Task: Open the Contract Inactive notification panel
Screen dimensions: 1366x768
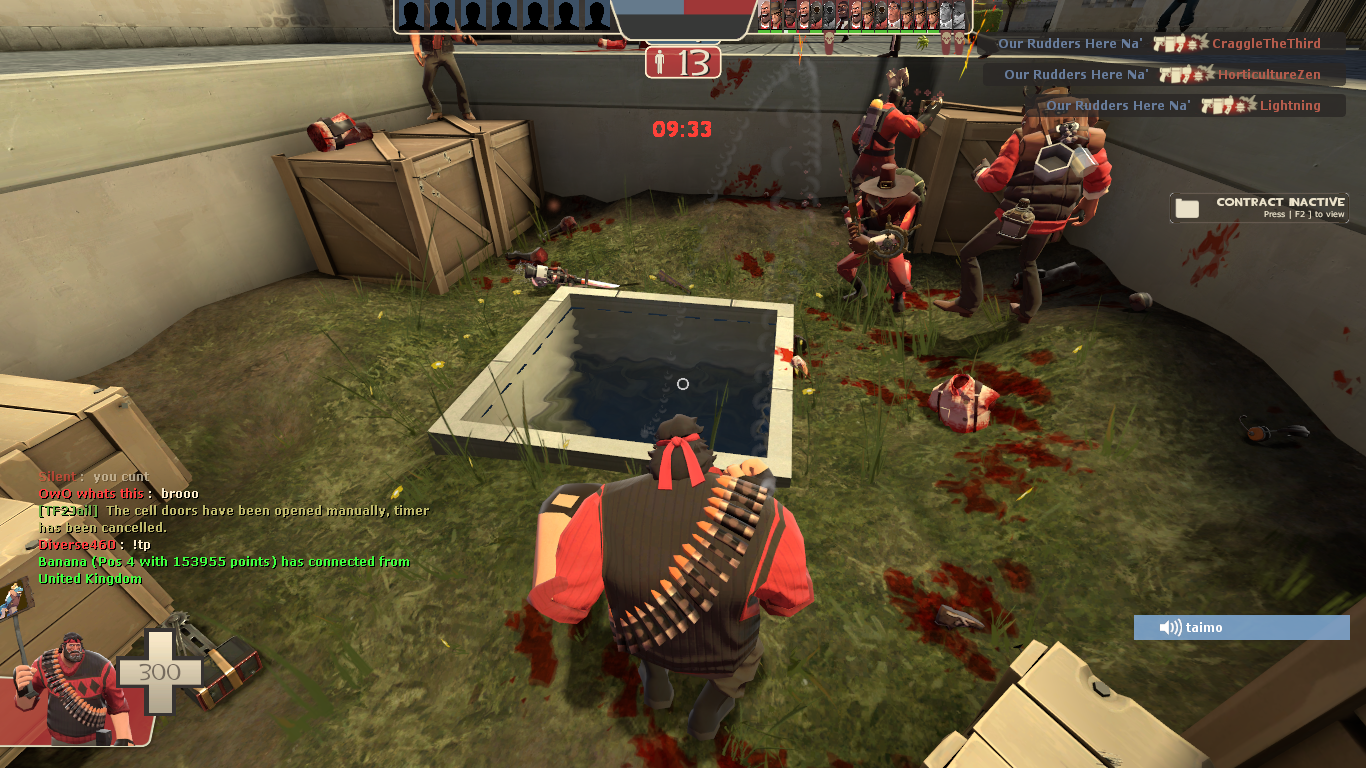Action: (x=1256, y=207)
